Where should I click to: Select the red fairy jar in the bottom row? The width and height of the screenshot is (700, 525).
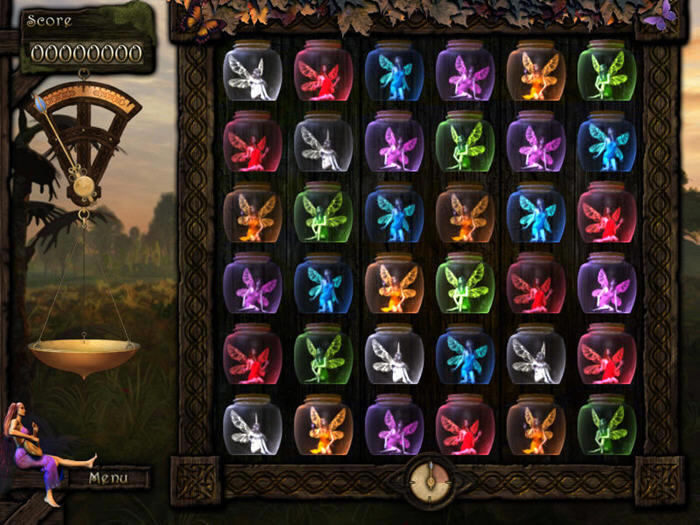[x=465, y=426]
